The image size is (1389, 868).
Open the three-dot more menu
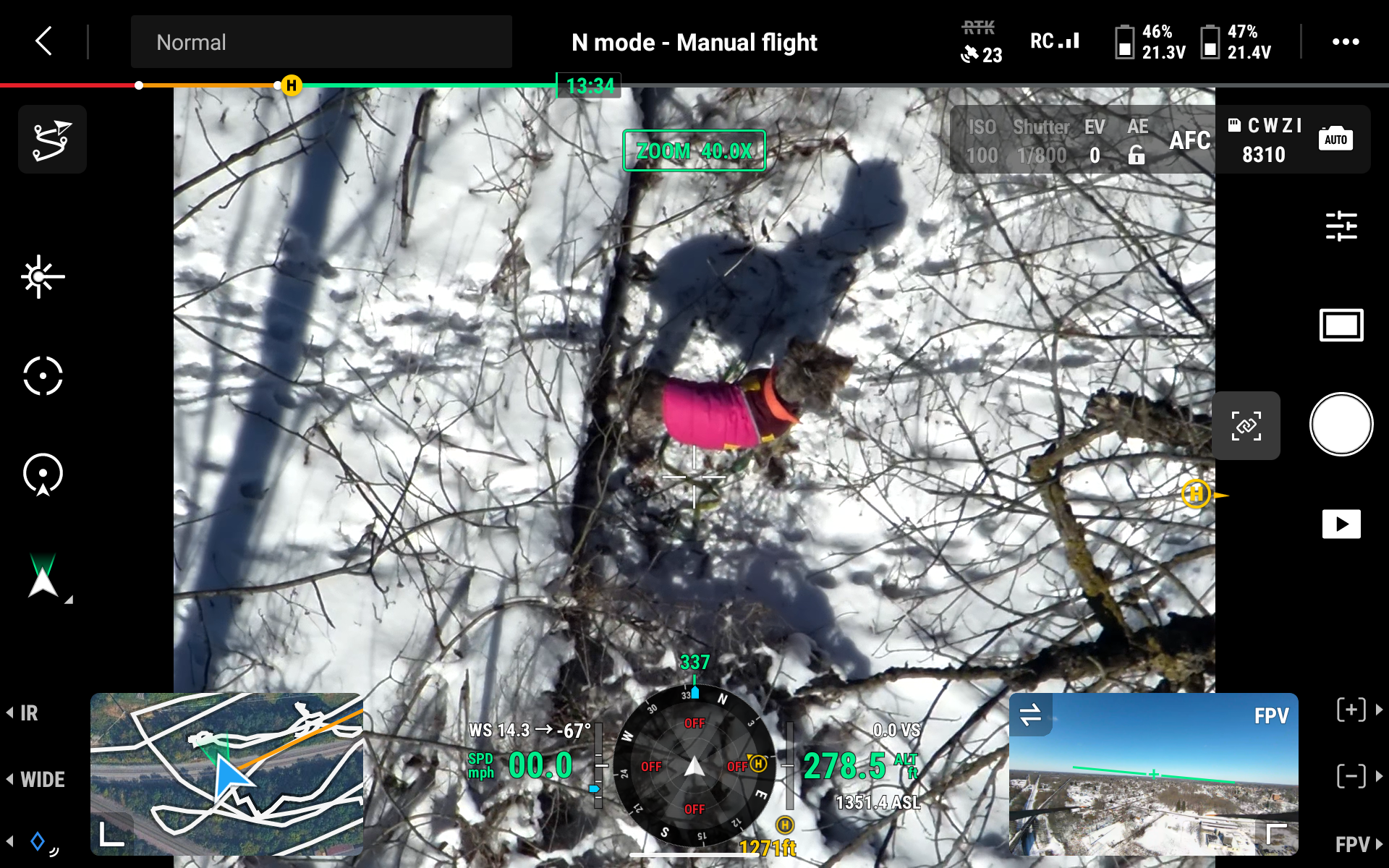tap(1345, 42)
